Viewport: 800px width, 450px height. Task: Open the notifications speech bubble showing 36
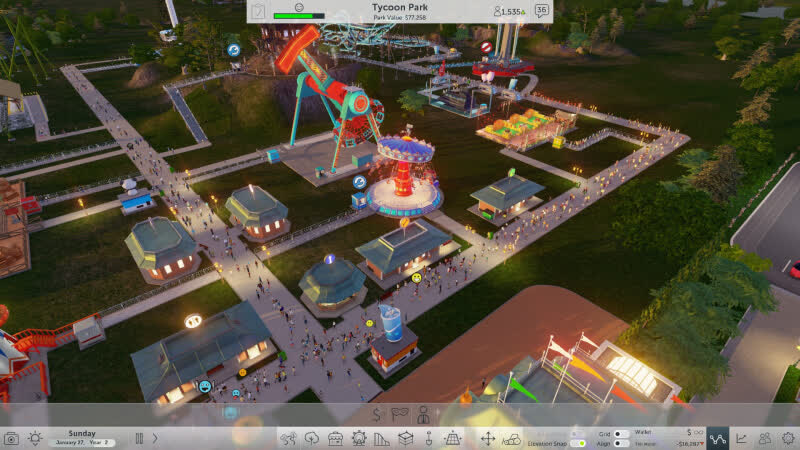click(x=541, y=11)
